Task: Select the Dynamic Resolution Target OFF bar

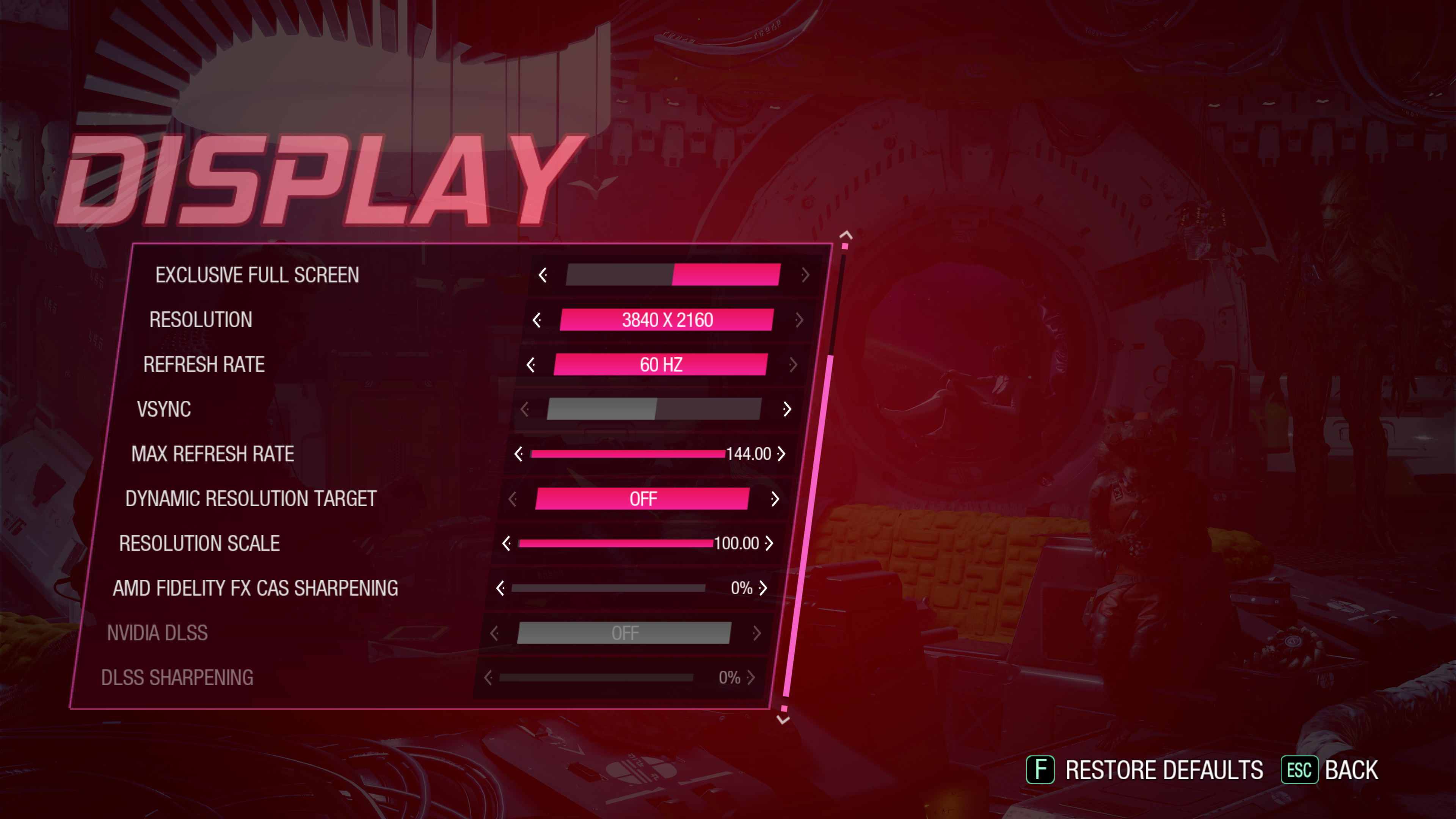Action: [642, 499]
